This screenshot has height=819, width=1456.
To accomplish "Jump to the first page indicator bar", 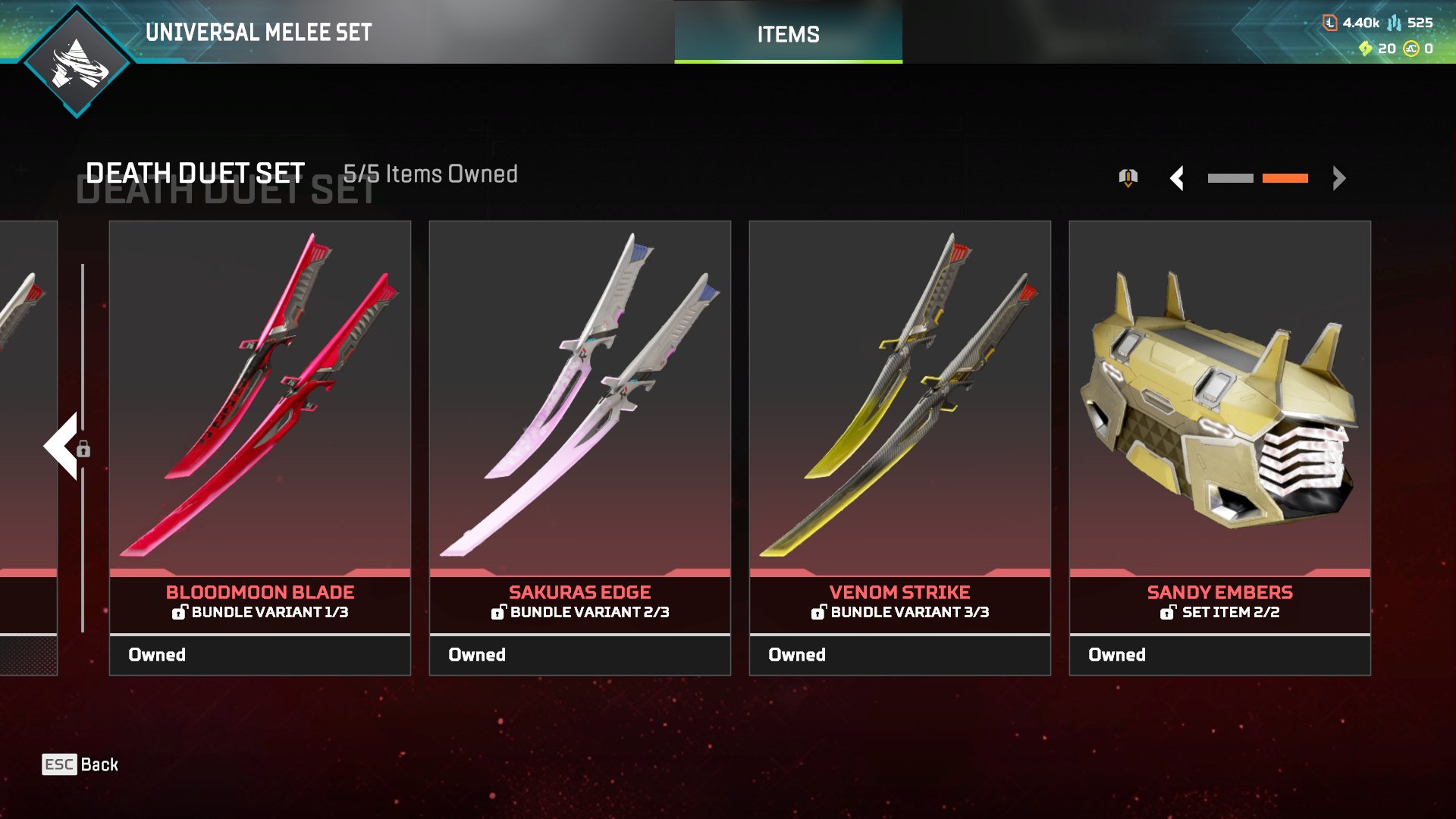I will click(1230, 178).
